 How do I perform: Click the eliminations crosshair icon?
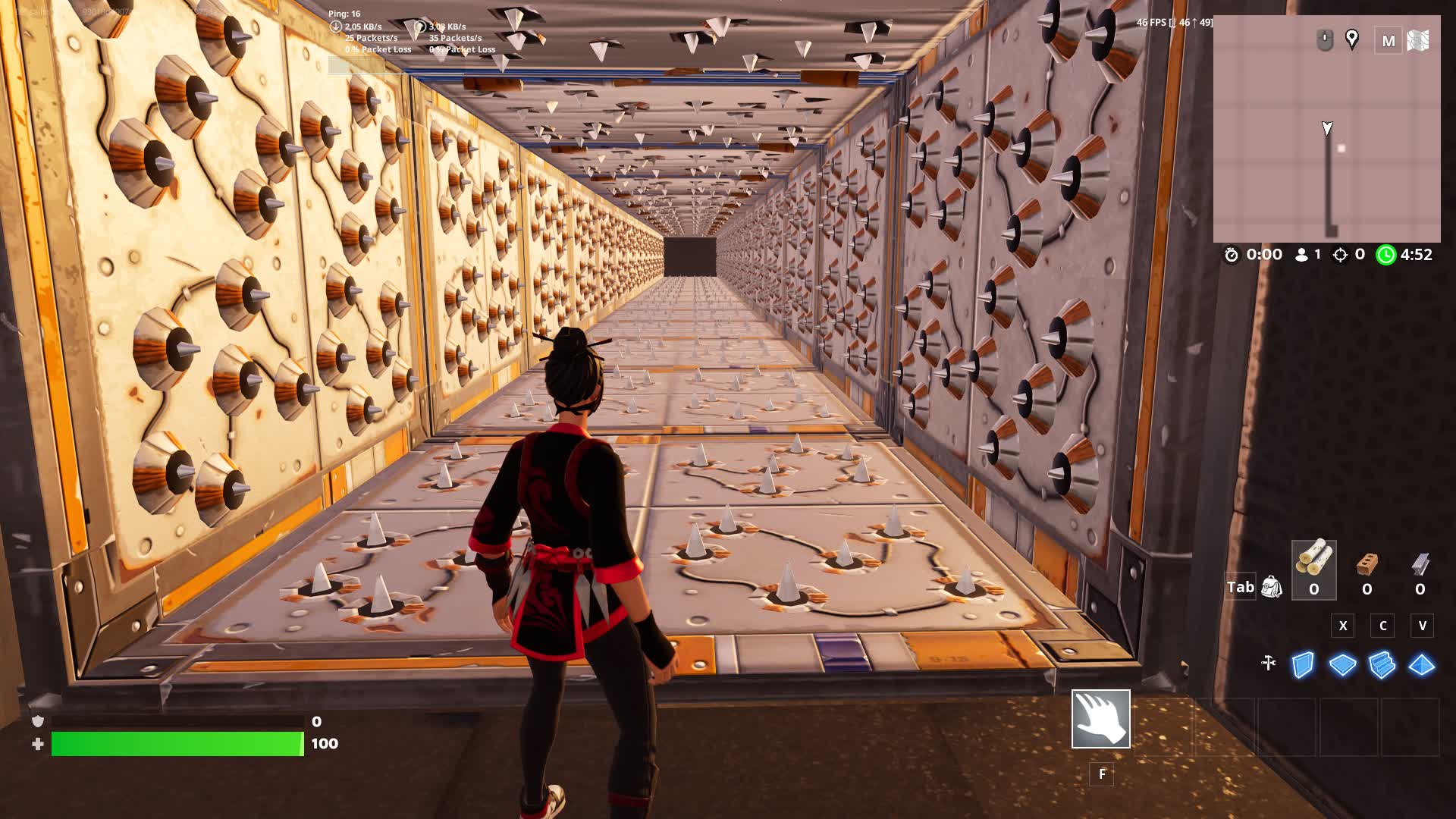(1341, 255)
